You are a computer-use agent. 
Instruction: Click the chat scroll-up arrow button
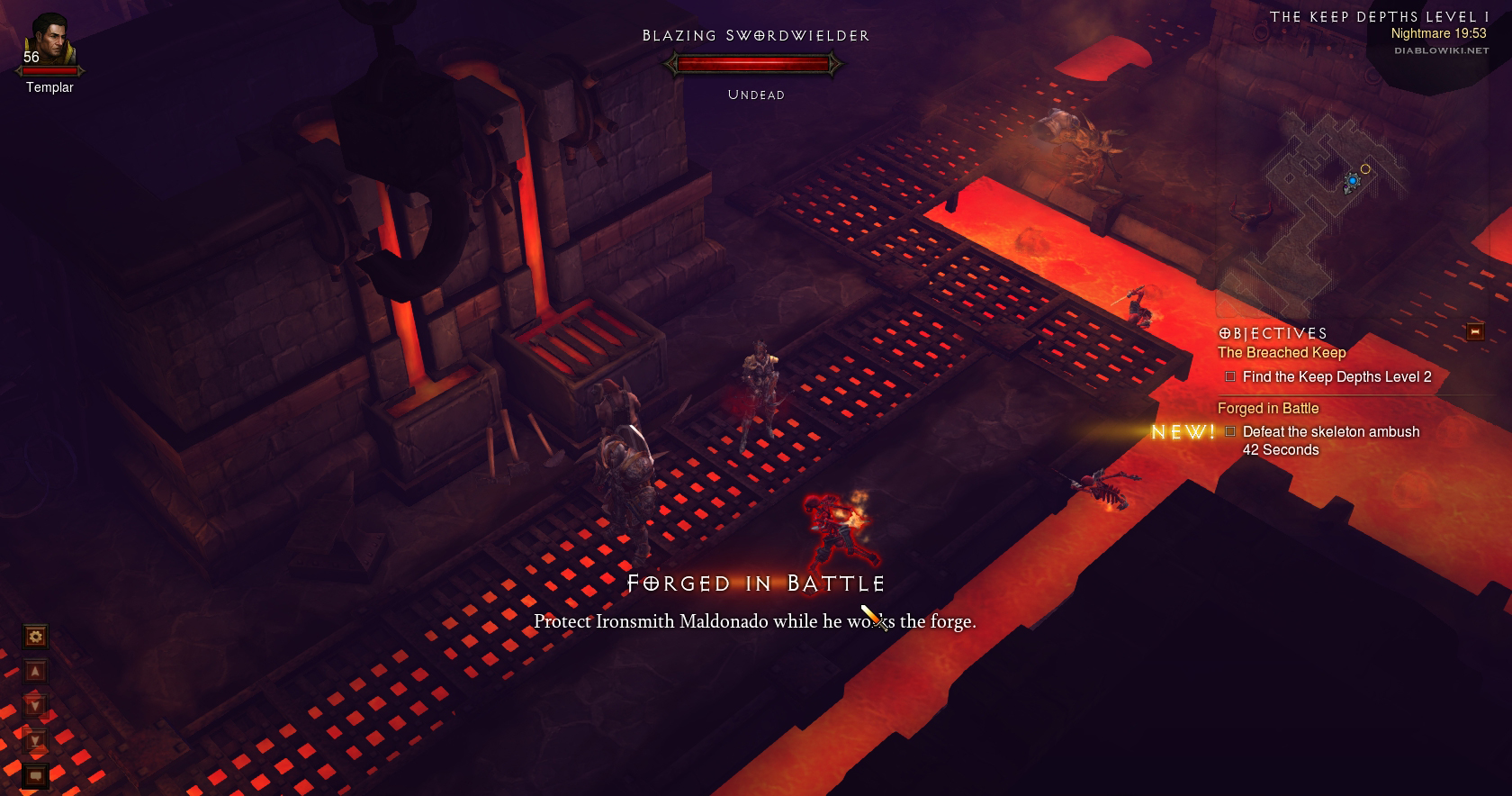35,672
